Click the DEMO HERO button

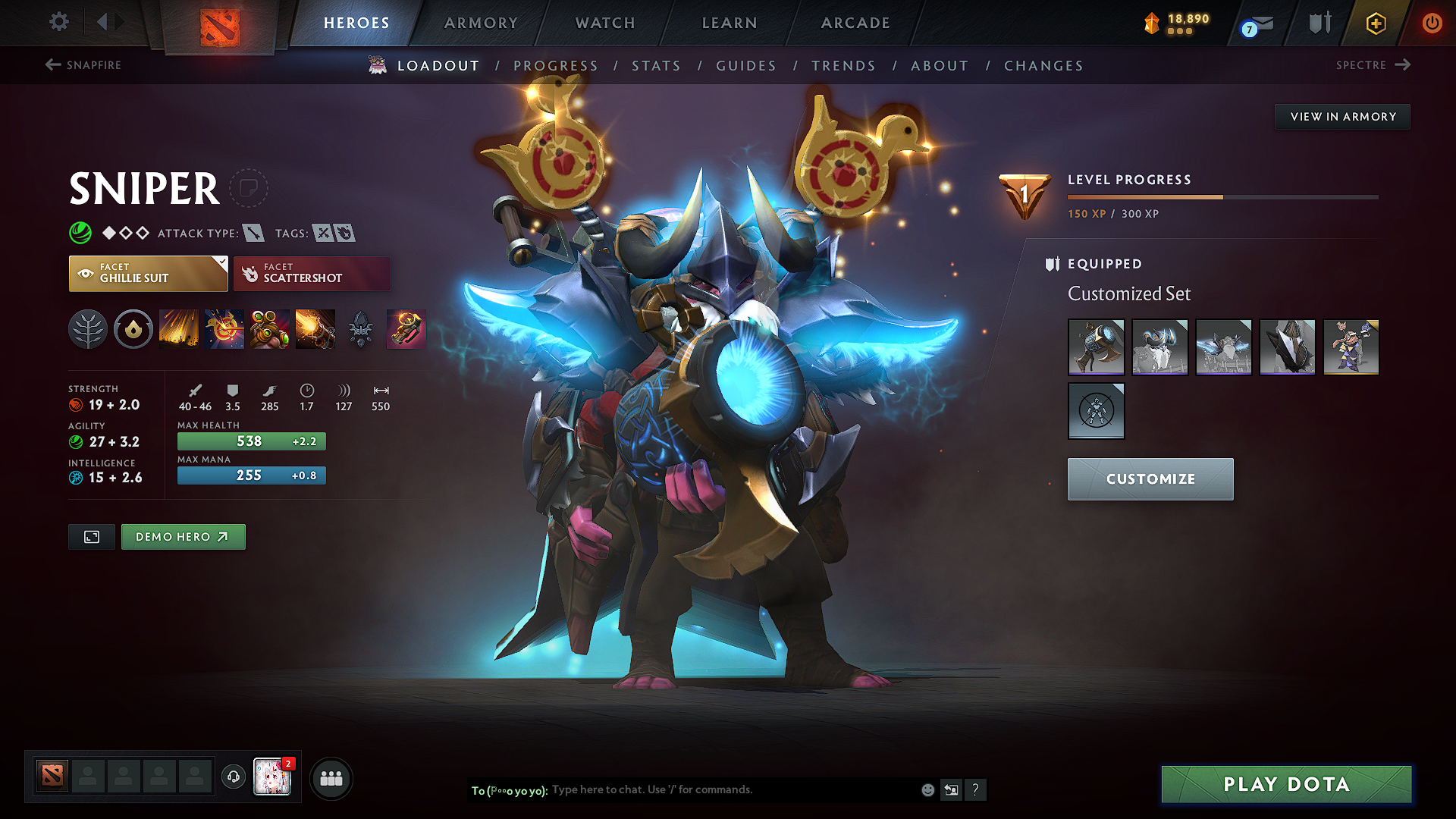183,536
